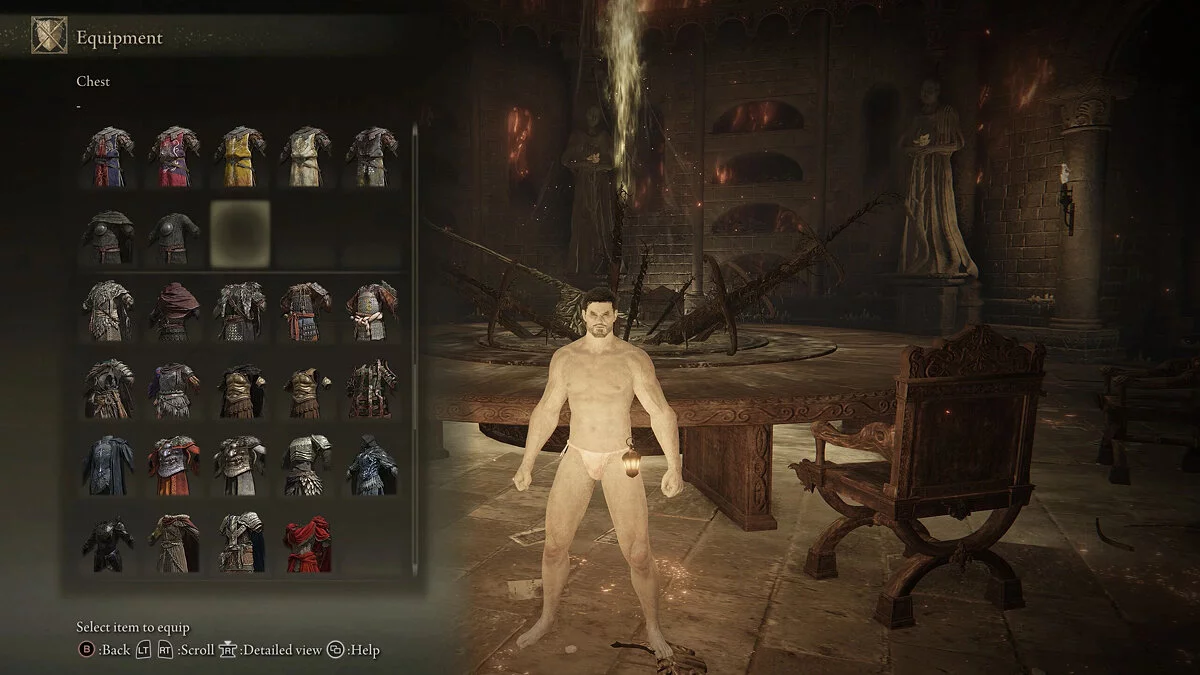The height and width of the screenshot is (675, 1200).
Task: Choose the pale cream tabard armor
Action: click(305, 156)
